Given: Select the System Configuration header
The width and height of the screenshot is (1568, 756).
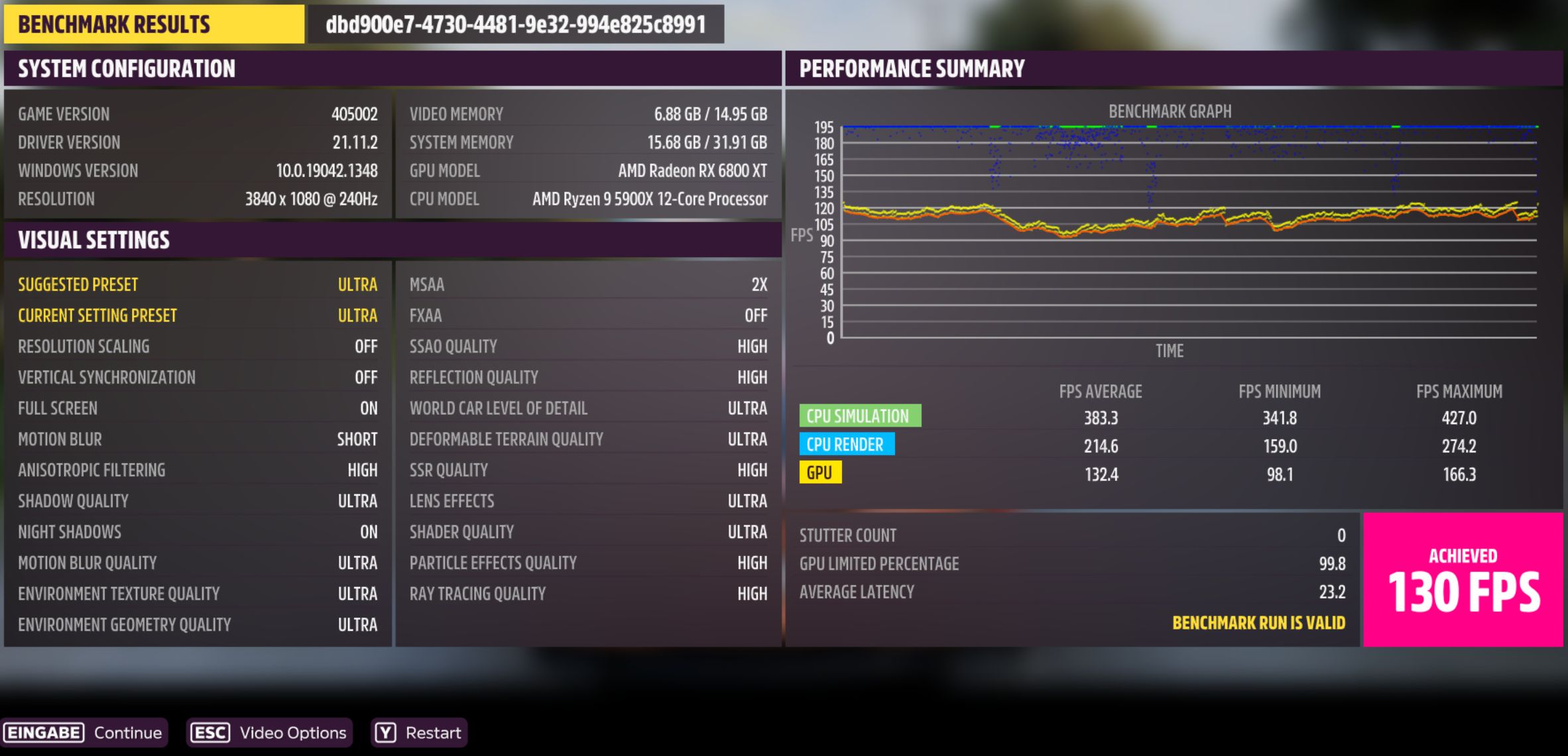Looking at the screenshot, I should 126,69.
